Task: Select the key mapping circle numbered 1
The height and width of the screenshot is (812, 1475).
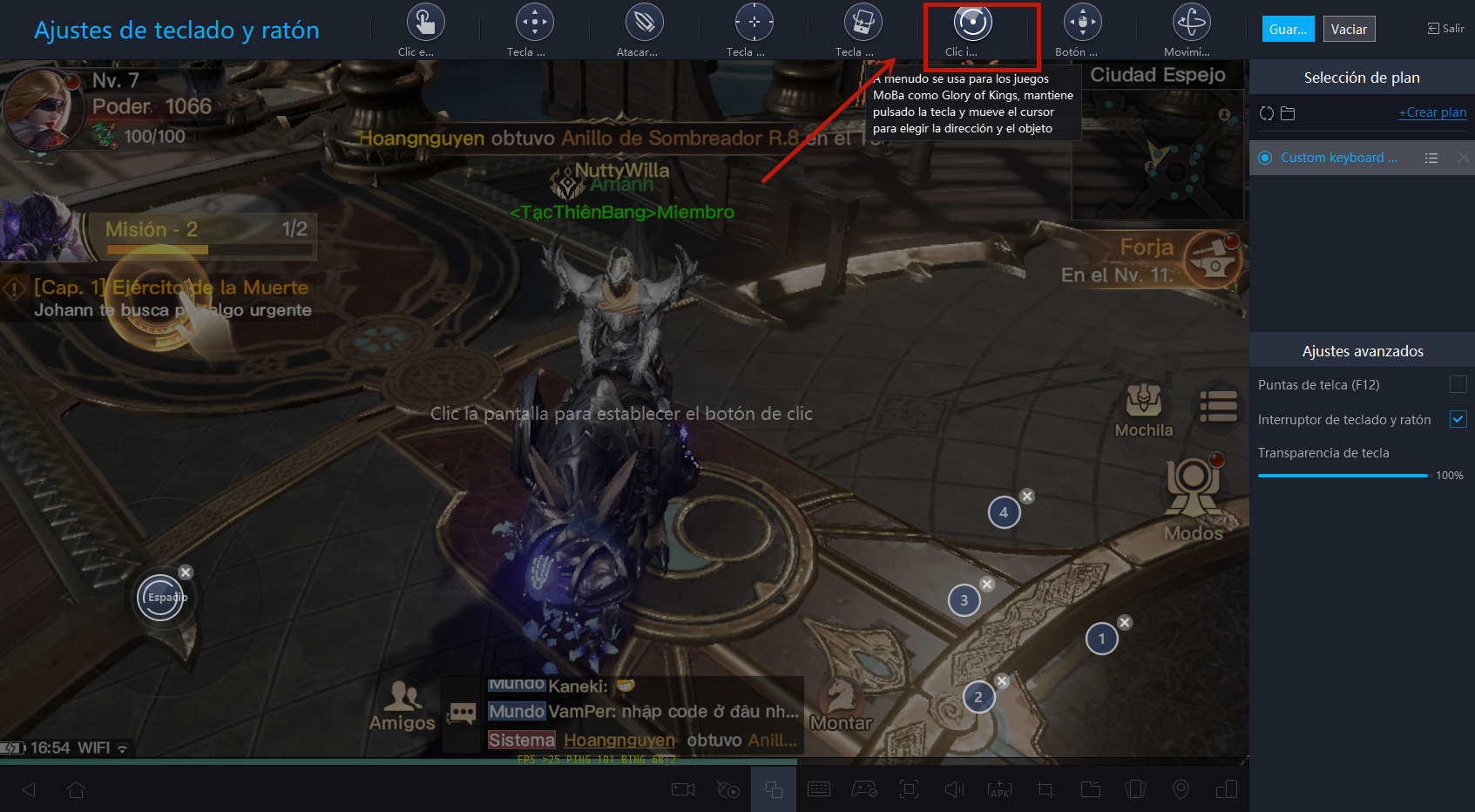Action: tap(1101, 639)
